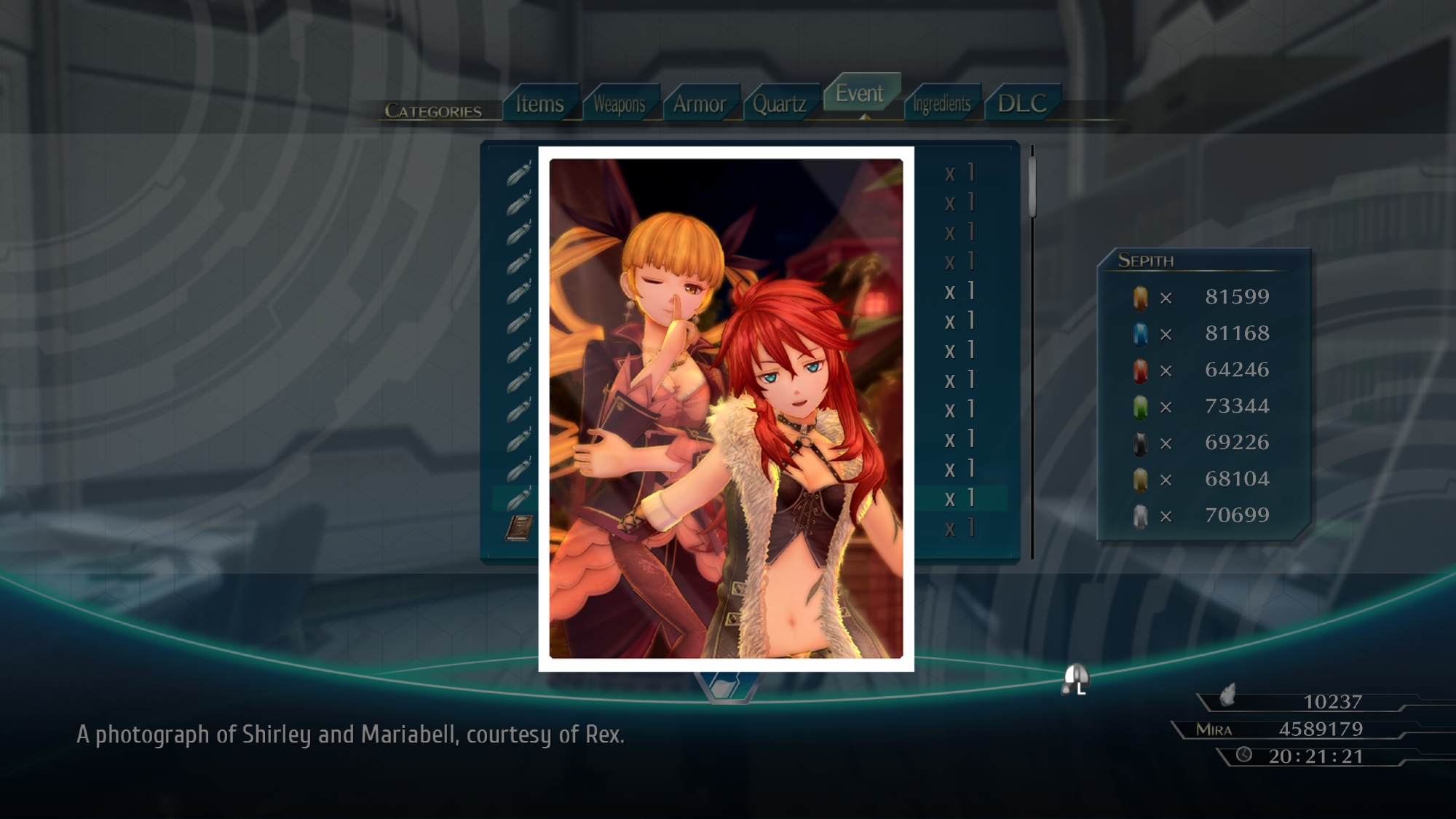Open the Weapons category tab

(619, 104)
